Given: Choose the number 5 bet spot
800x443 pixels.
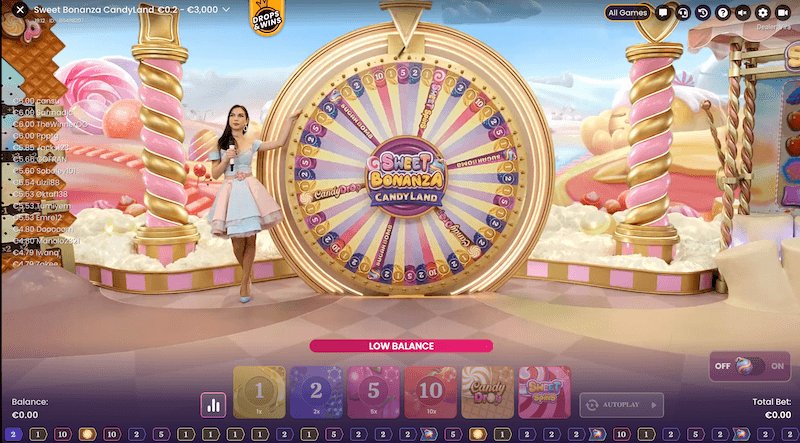Looking at the screenshot, I should click(x=373, y=392).
